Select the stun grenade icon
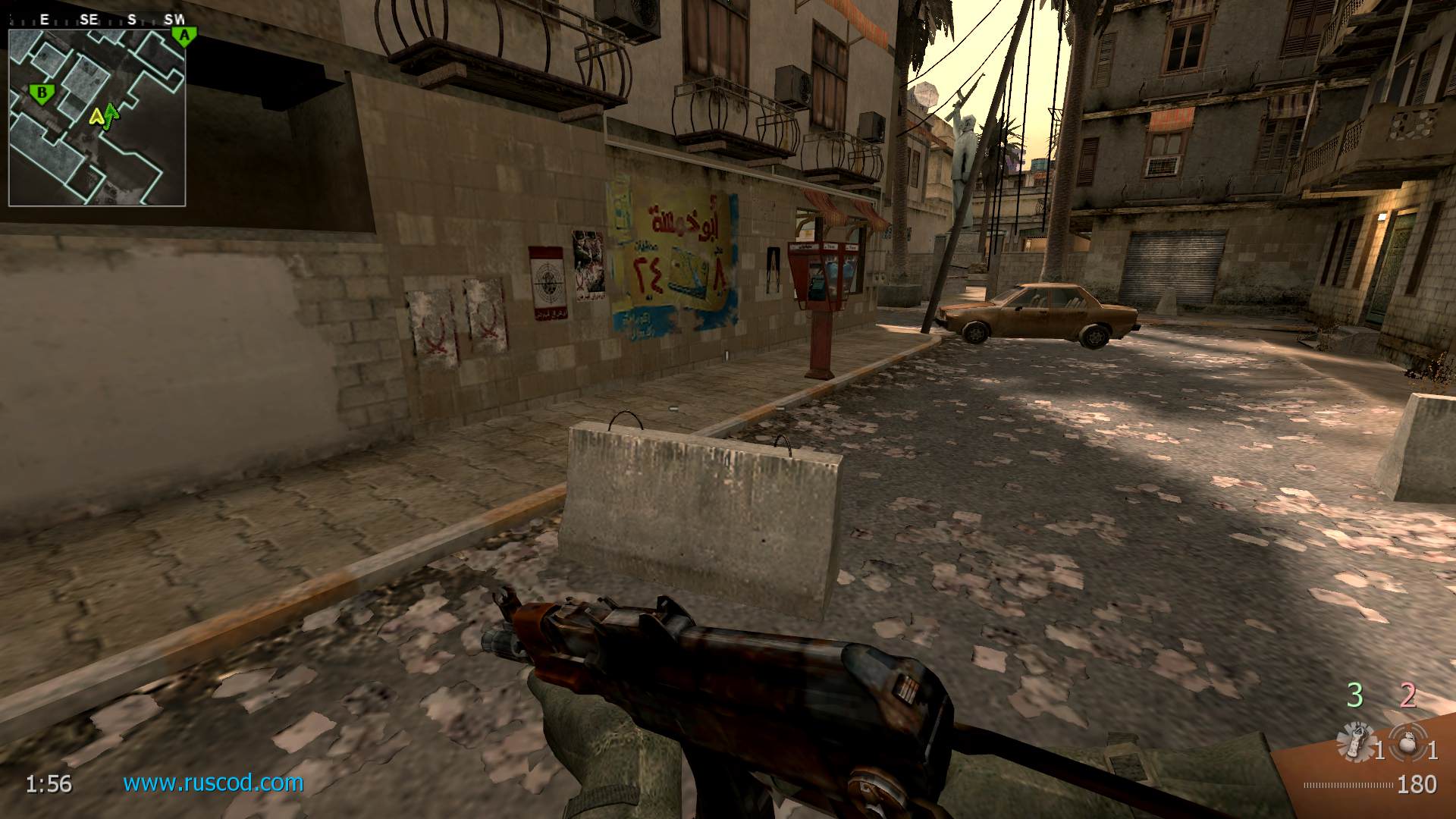Viewport: 1456px width, 819px height. click(x=1356, y=742)
